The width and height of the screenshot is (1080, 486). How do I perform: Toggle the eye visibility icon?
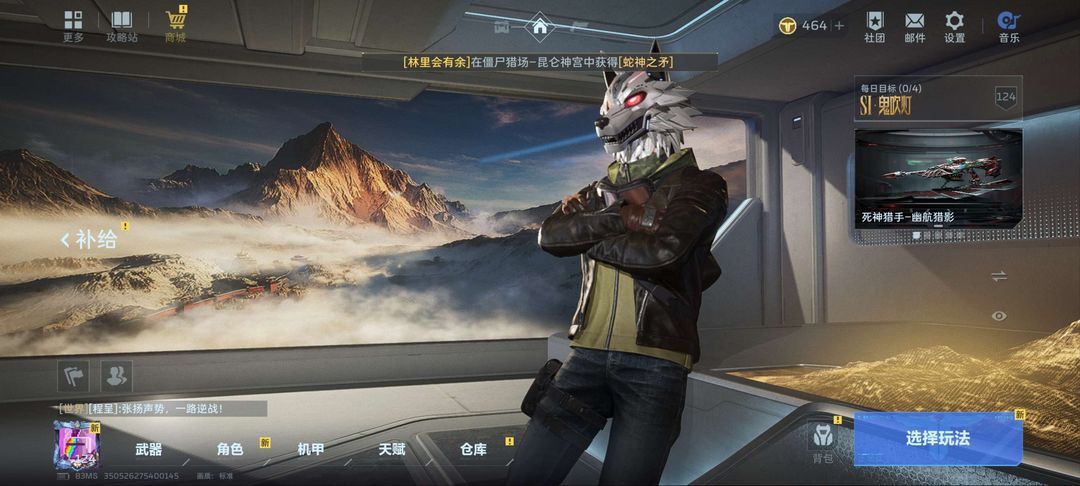tap(998, 316)
